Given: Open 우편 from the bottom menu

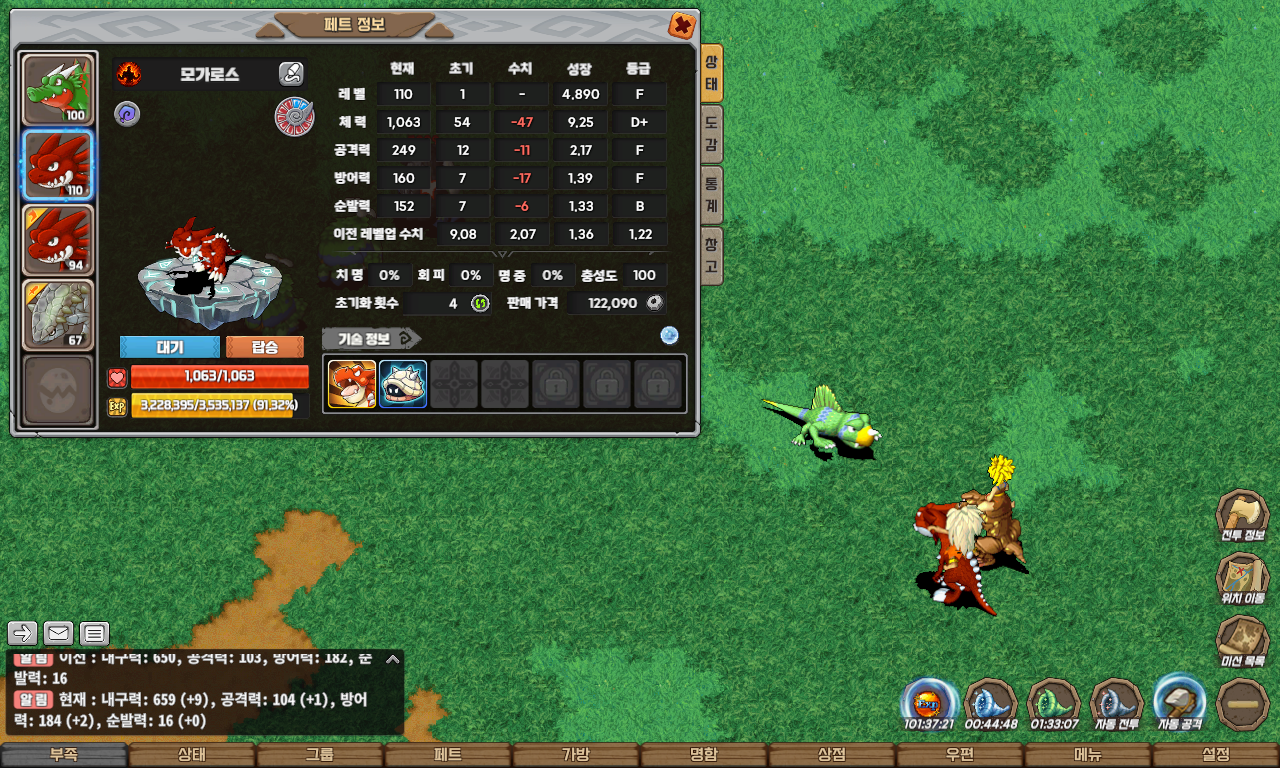Looking at the screenshot, I should point(960,755).
